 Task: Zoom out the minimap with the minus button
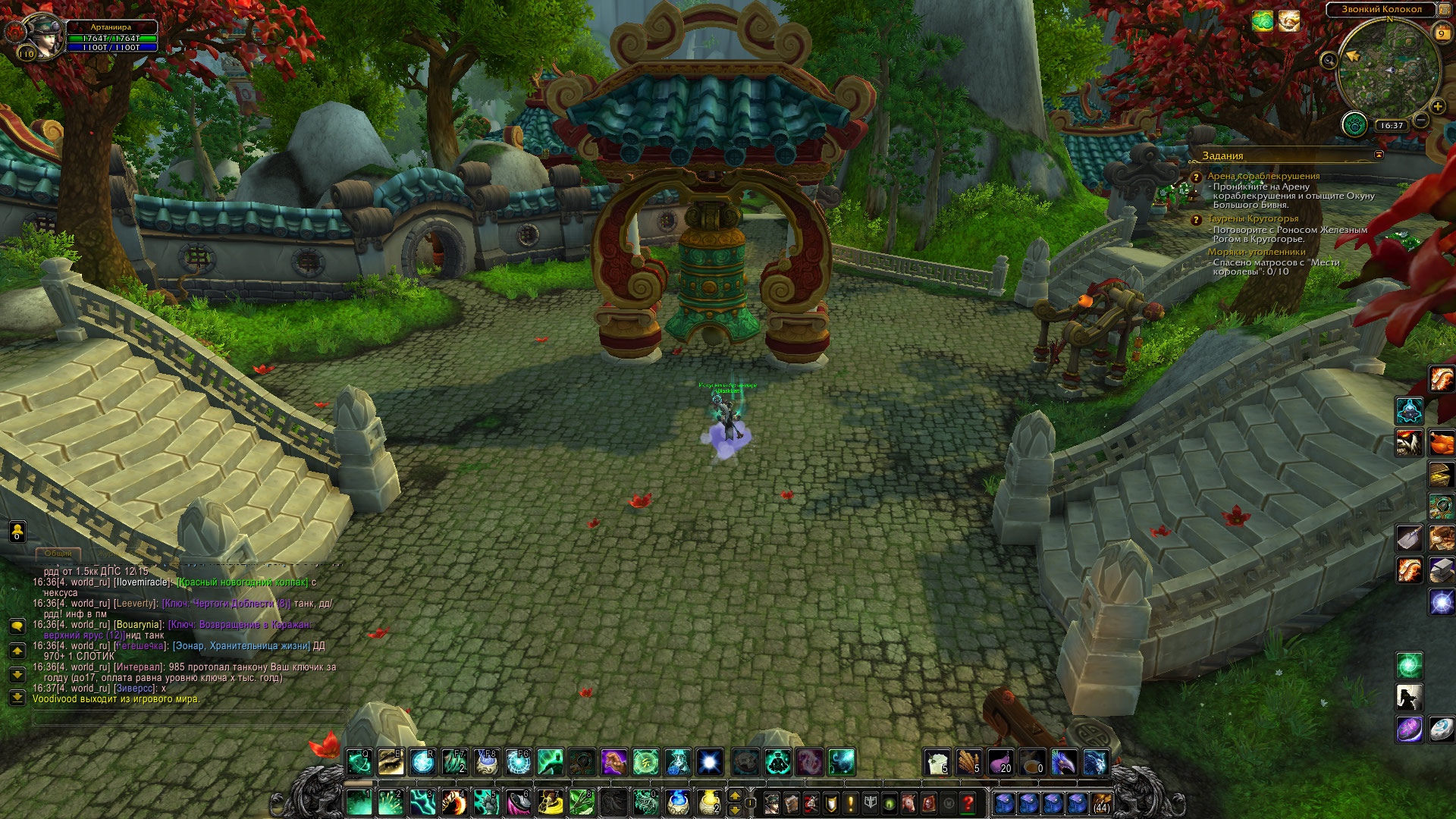pos(1421,120)
